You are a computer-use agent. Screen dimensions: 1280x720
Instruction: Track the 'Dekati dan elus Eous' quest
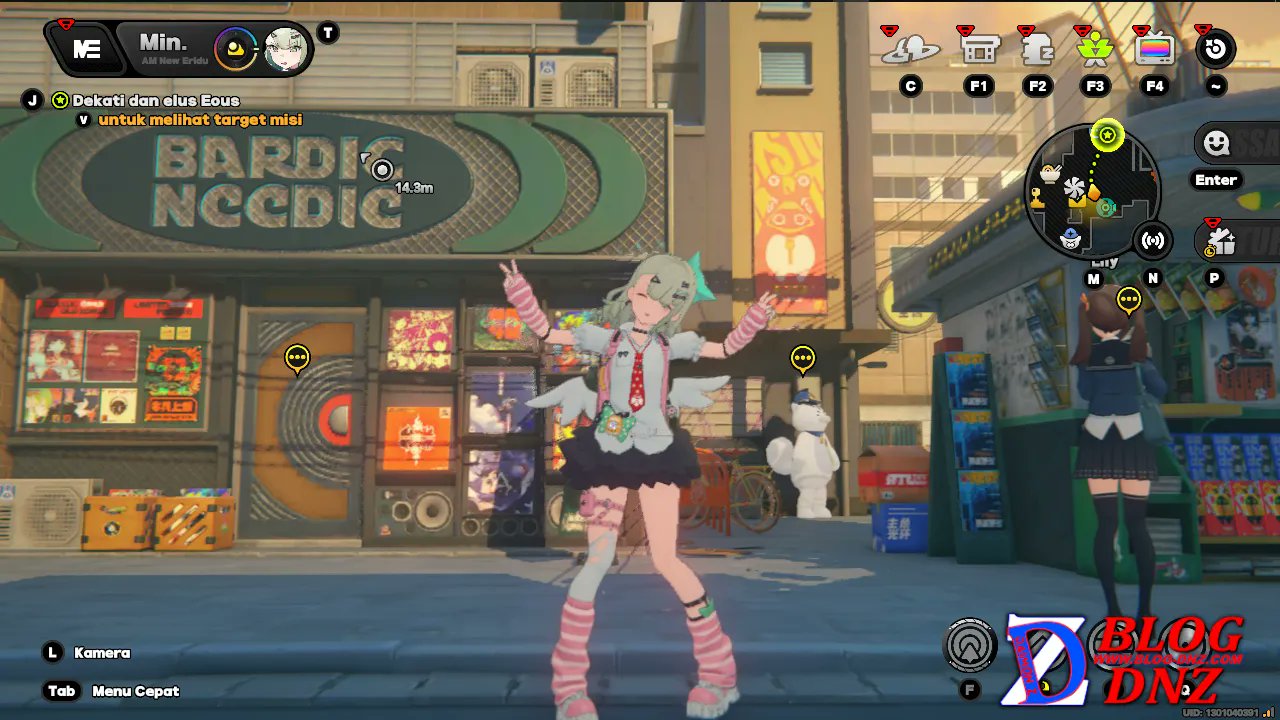click(155, 100)
